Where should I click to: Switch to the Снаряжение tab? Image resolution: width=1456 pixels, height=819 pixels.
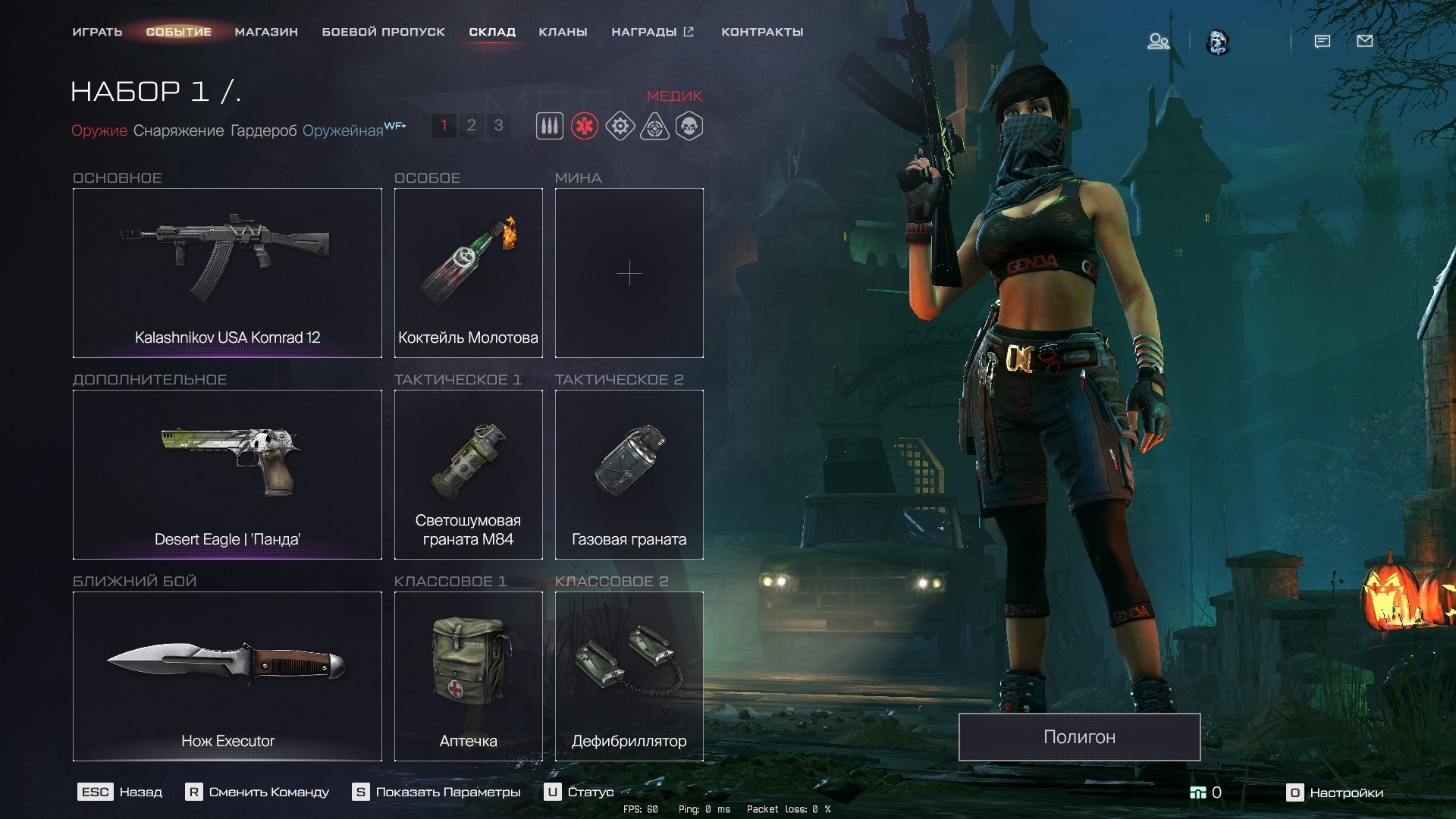tap(178, 130)
